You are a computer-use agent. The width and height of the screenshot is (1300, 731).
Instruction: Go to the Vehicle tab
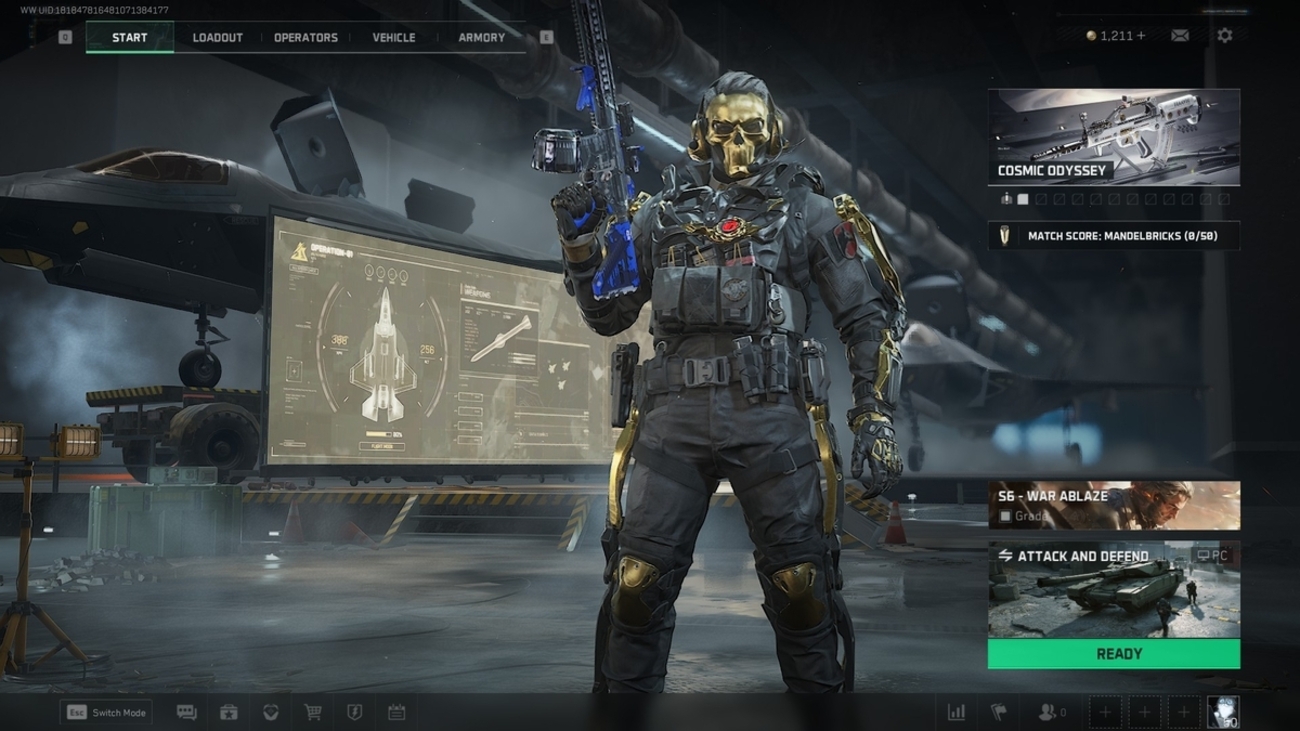[394, 38]
